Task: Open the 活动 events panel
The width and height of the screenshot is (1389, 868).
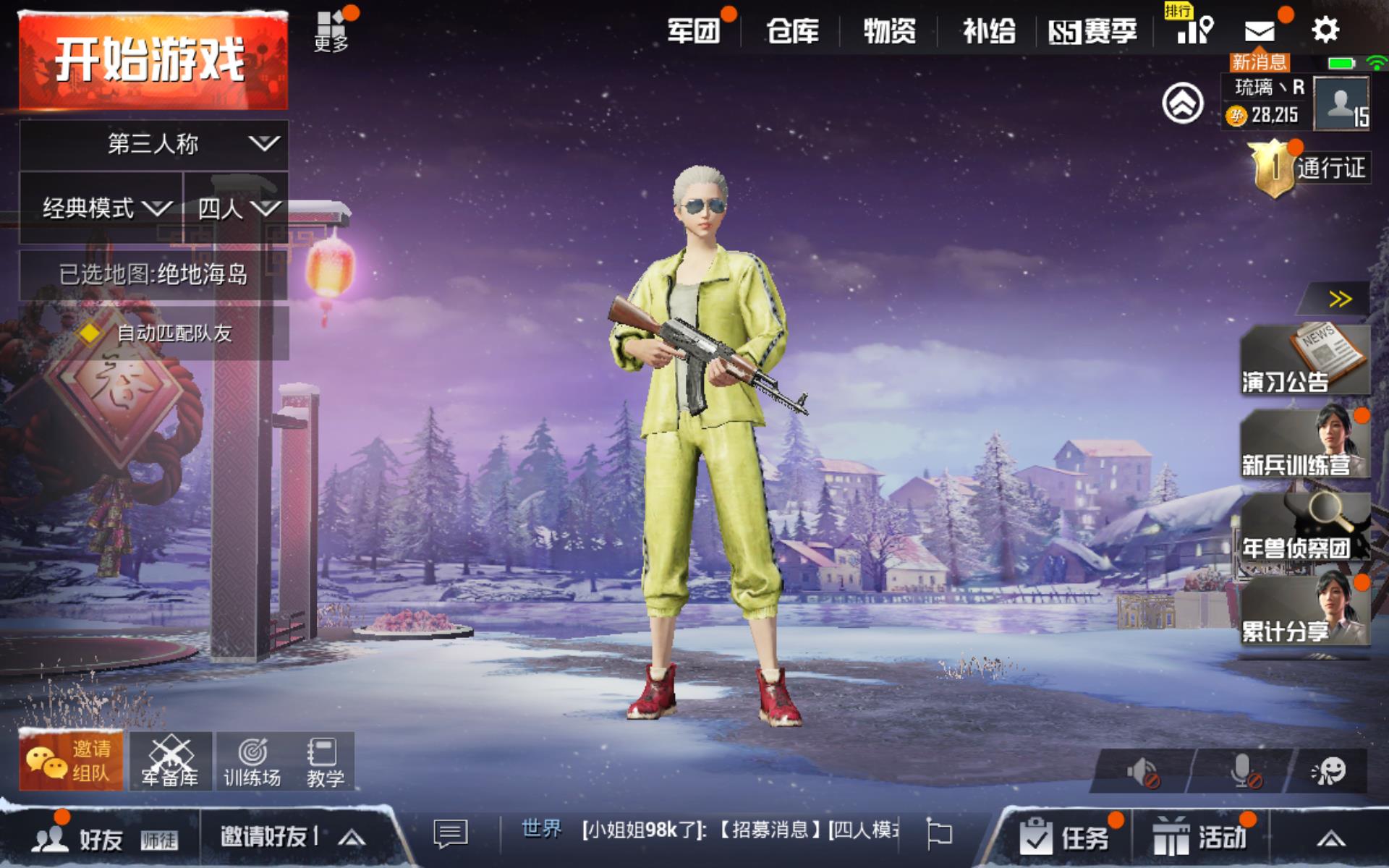Action: (x=1201, y=838)
